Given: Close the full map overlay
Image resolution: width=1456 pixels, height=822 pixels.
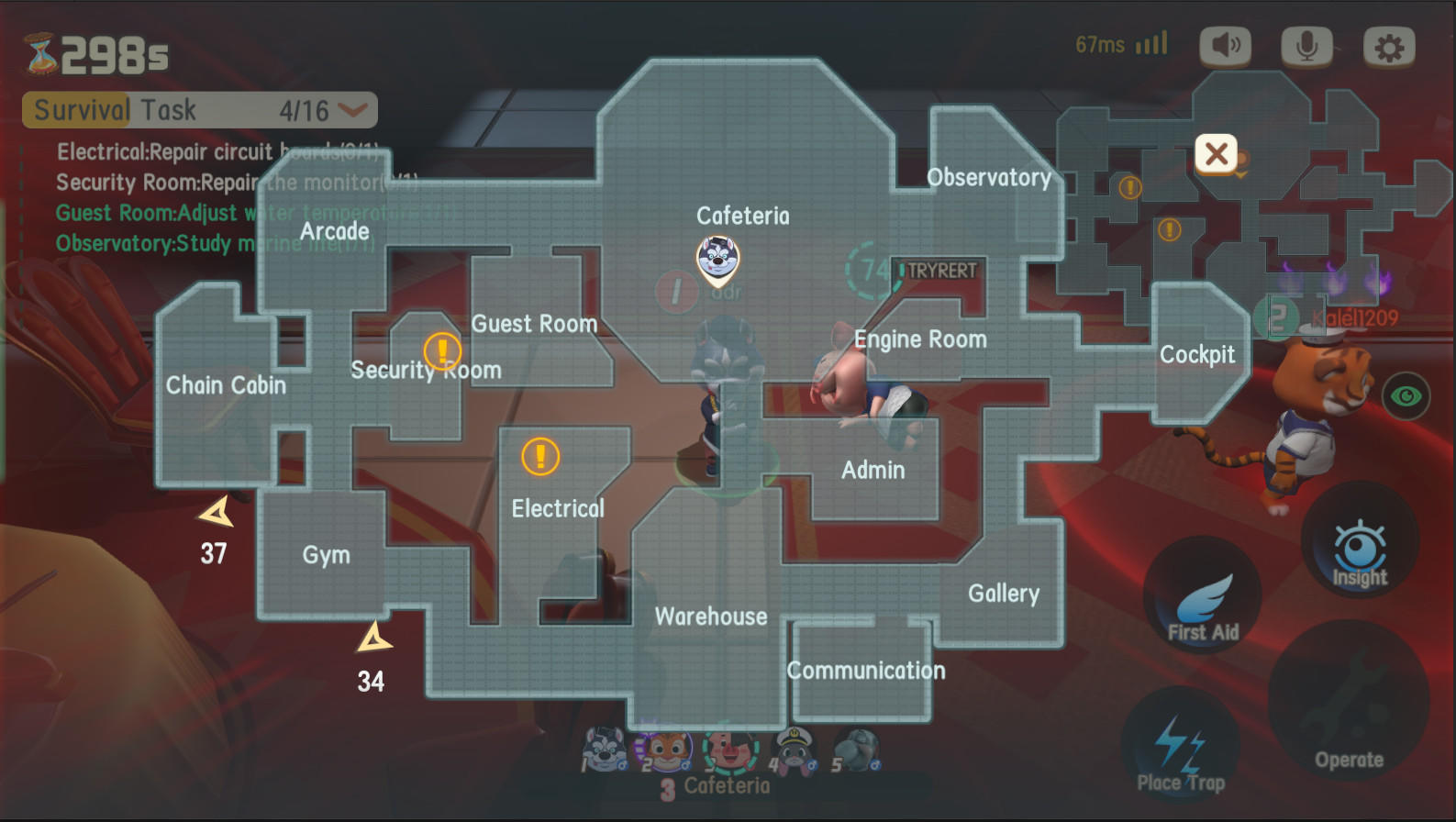Looking at the screenshot, I should (1217, 154).
